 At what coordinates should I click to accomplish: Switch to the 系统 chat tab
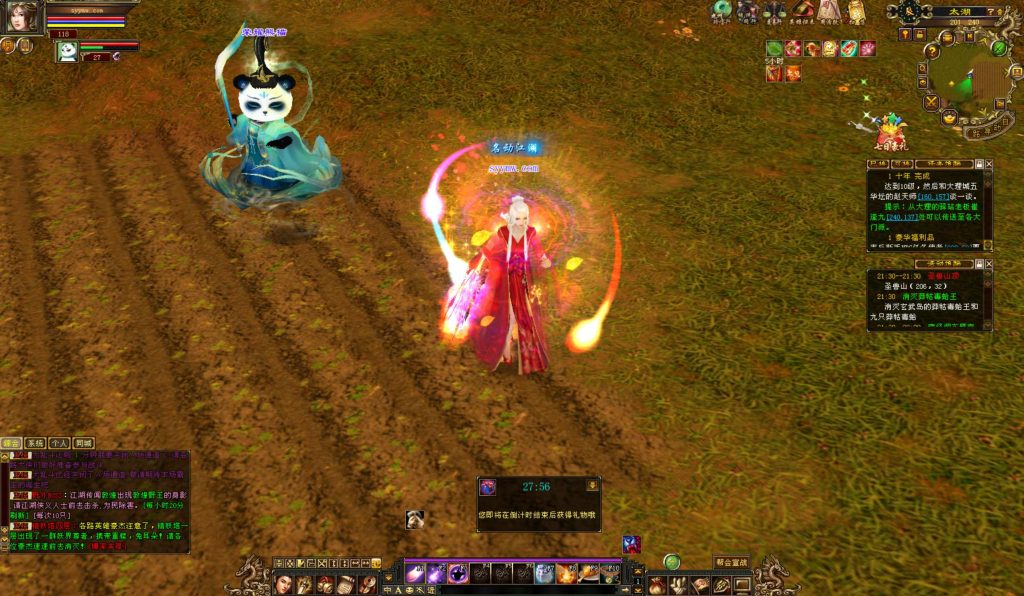35,442
